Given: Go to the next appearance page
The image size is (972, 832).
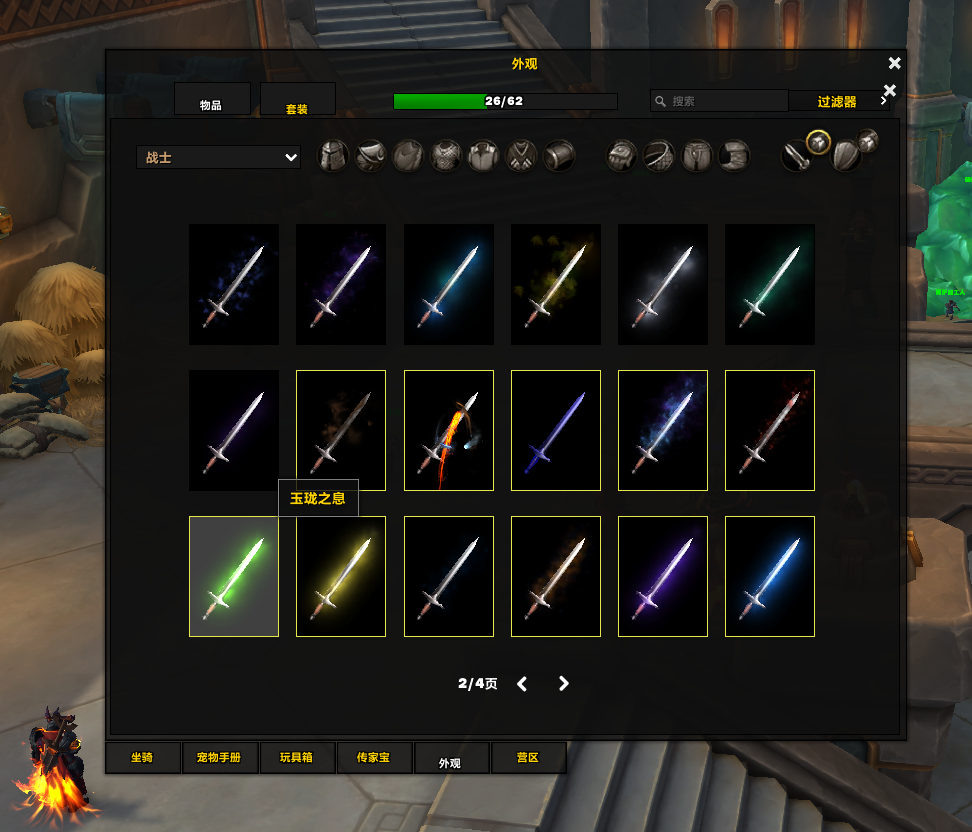Looking at the screenshot, I should tap(564, 684).
